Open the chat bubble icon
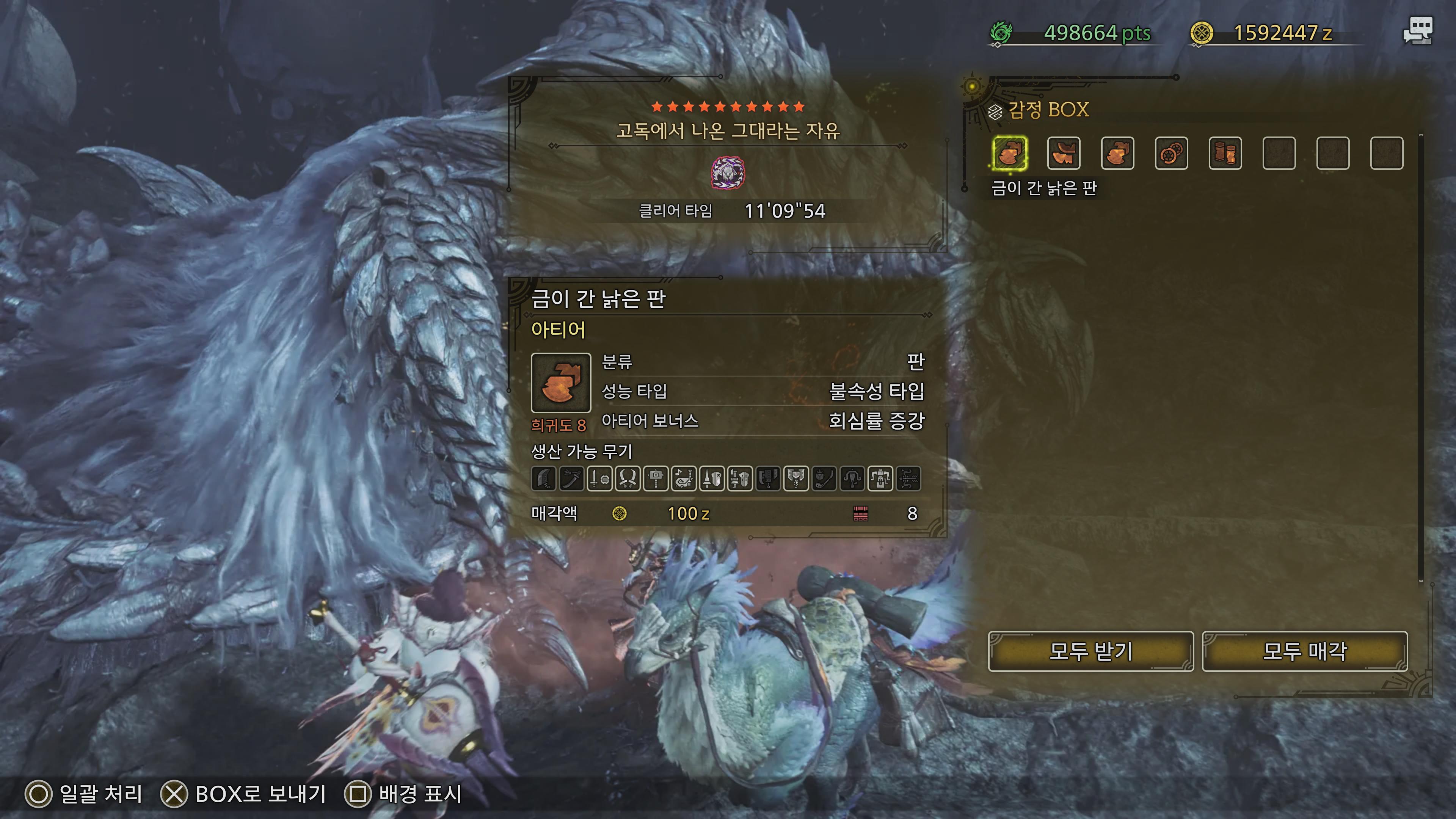 (1418, 31)
